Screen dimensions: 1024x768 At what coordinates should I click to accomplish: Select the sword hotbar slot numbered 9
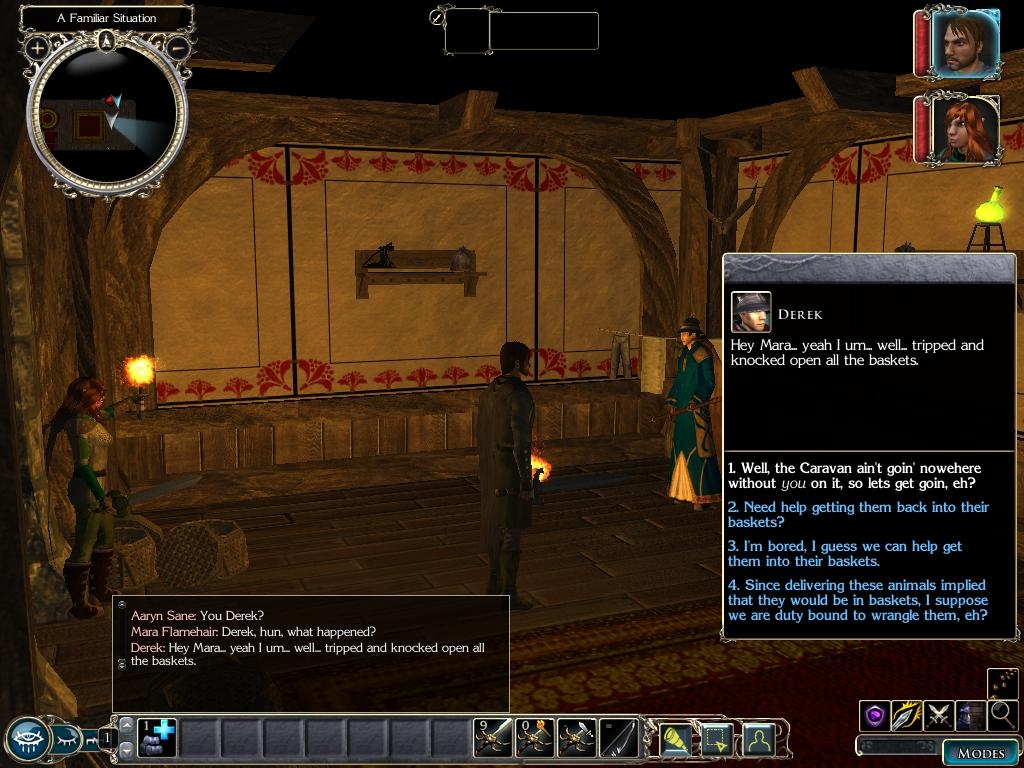493,738
